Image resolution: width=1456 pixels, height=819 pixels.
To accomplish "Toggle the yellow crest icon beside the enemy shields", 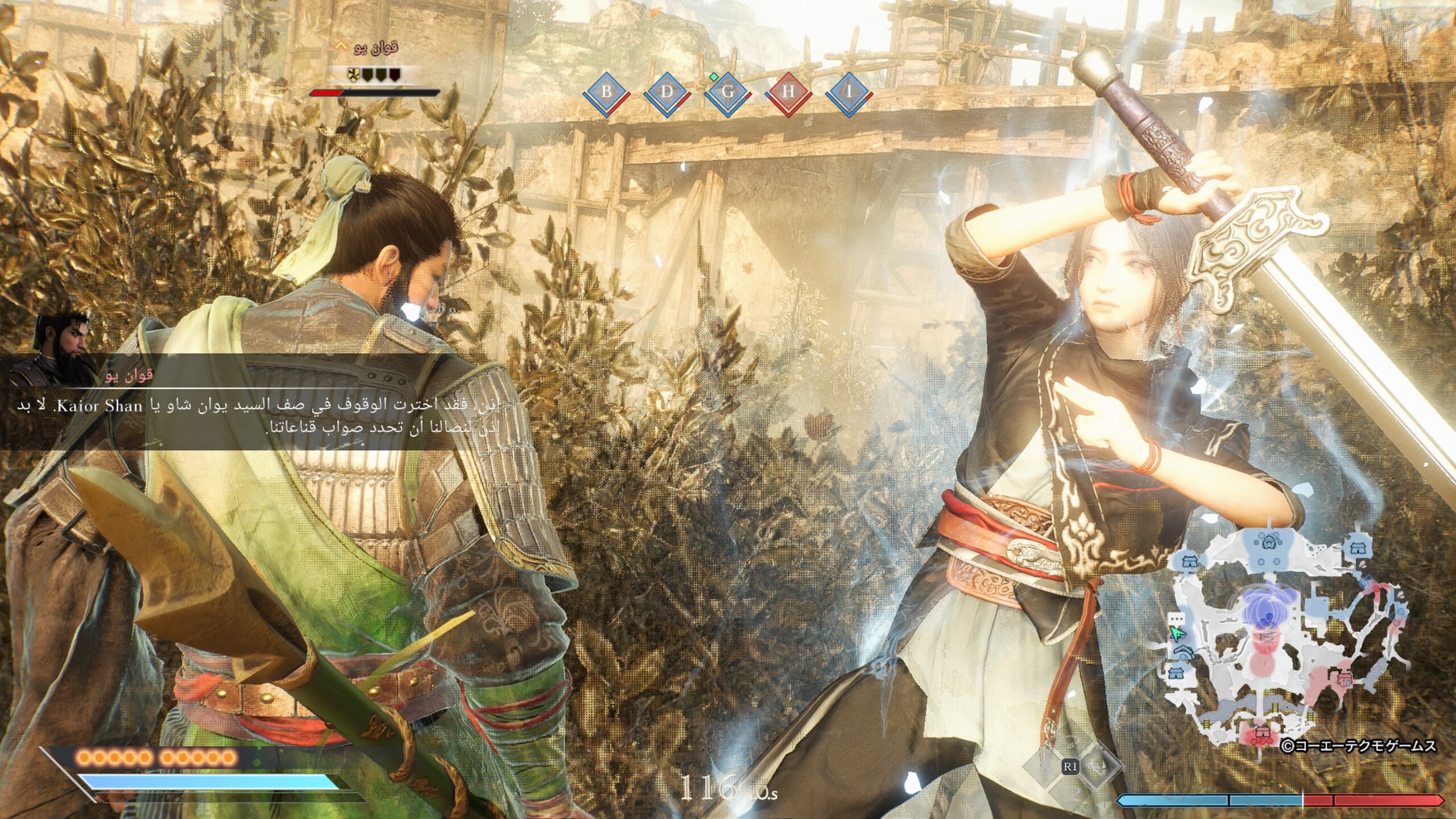I will (354, 75).
